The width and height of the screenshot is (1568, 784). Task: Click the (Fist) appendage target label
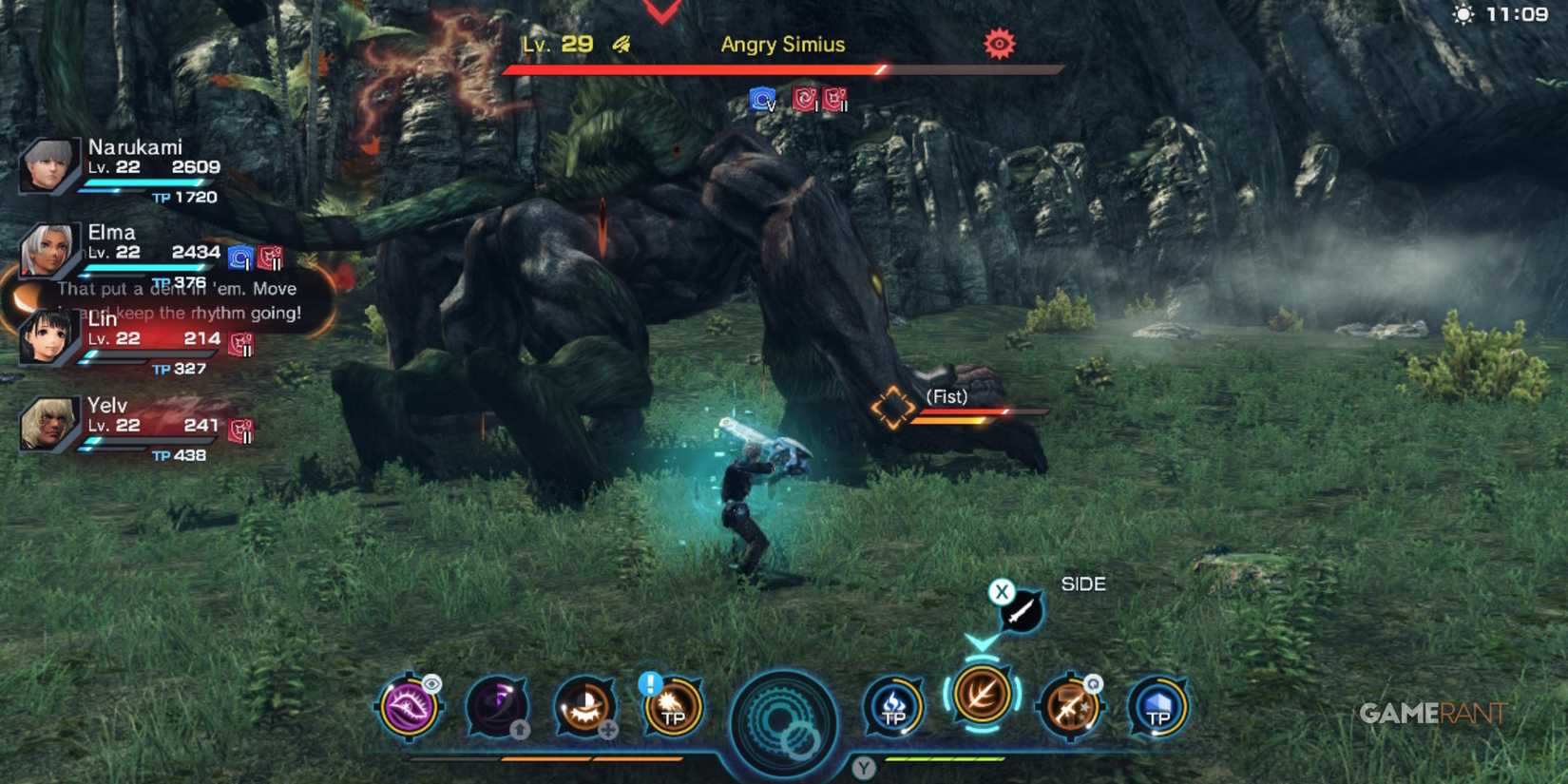[946, 396]
